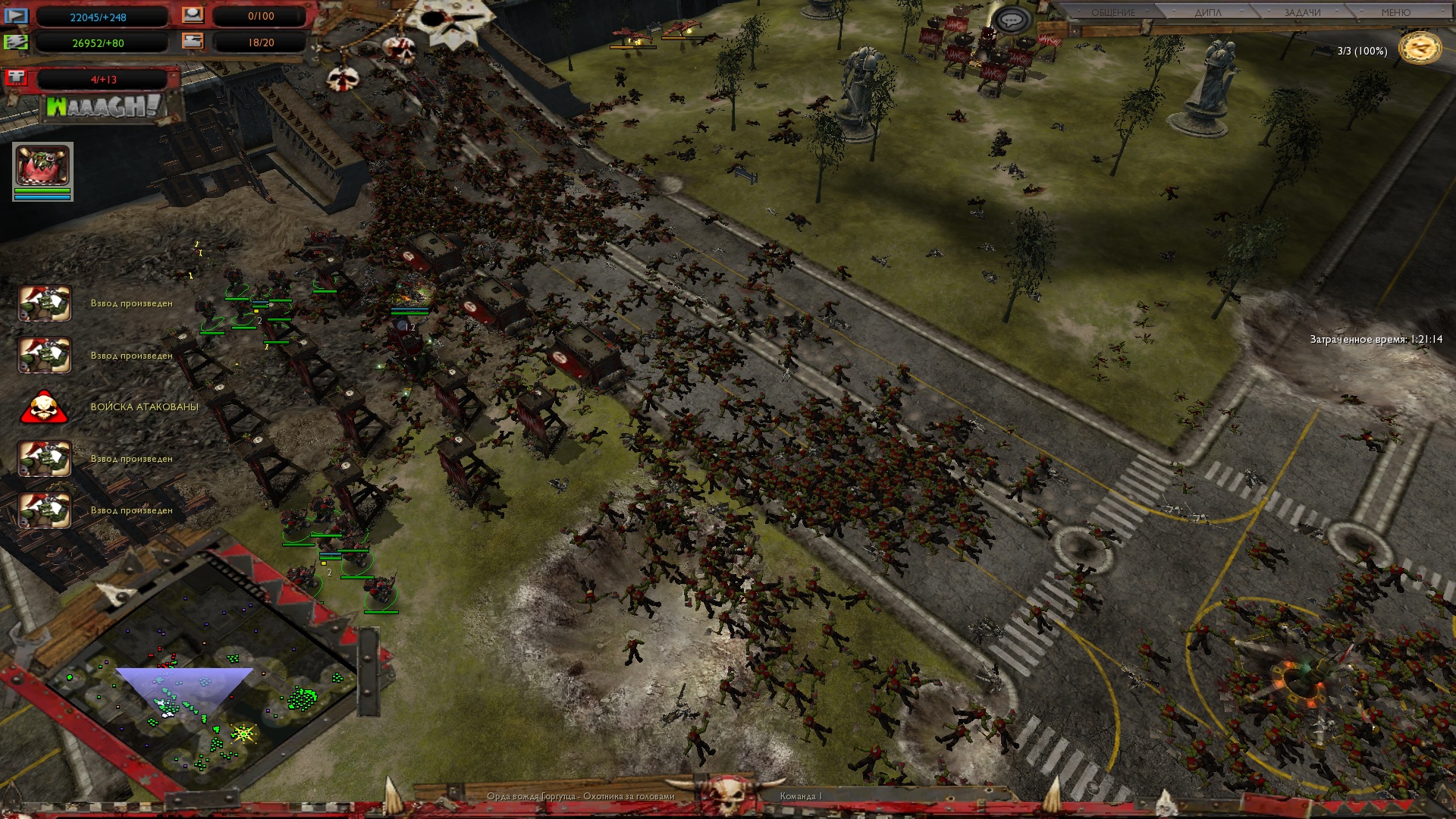Open the ОБЩЕНИЕ chat tab
The width and height of the screenshot is (1456, 819).
tap(1112, 13)
